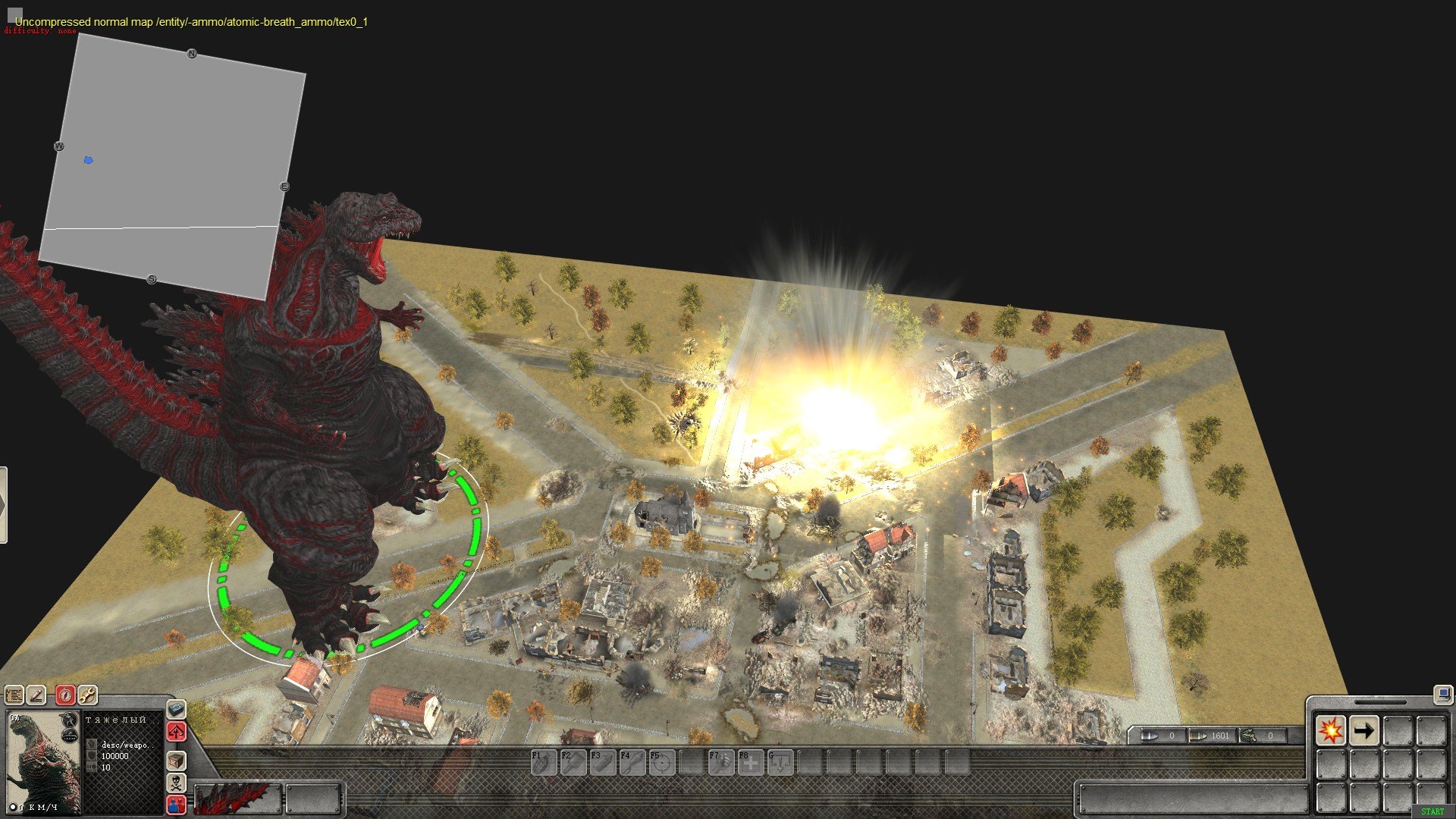The width and height of the screenshot is (1456, 819).
Task: Select the Godzilla unit portrait
Action: tap(43, 762)
